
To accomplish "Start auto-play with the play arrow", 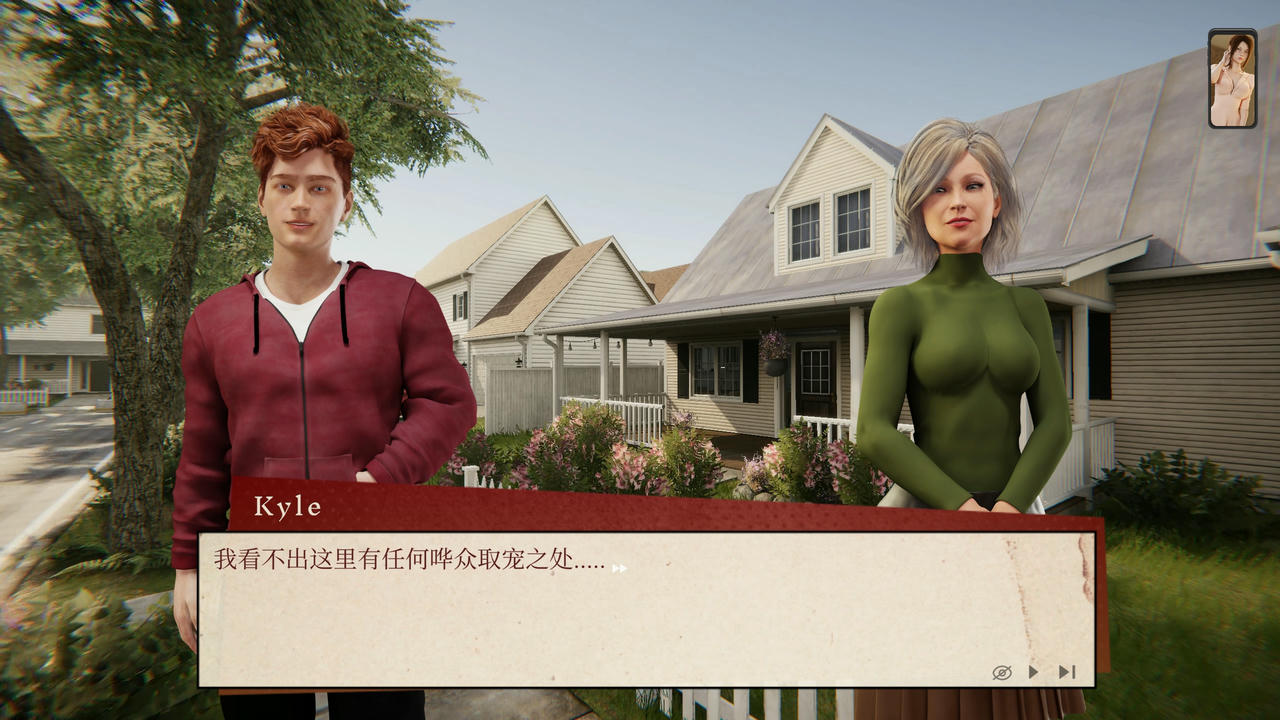I will tap(1034, 672).
